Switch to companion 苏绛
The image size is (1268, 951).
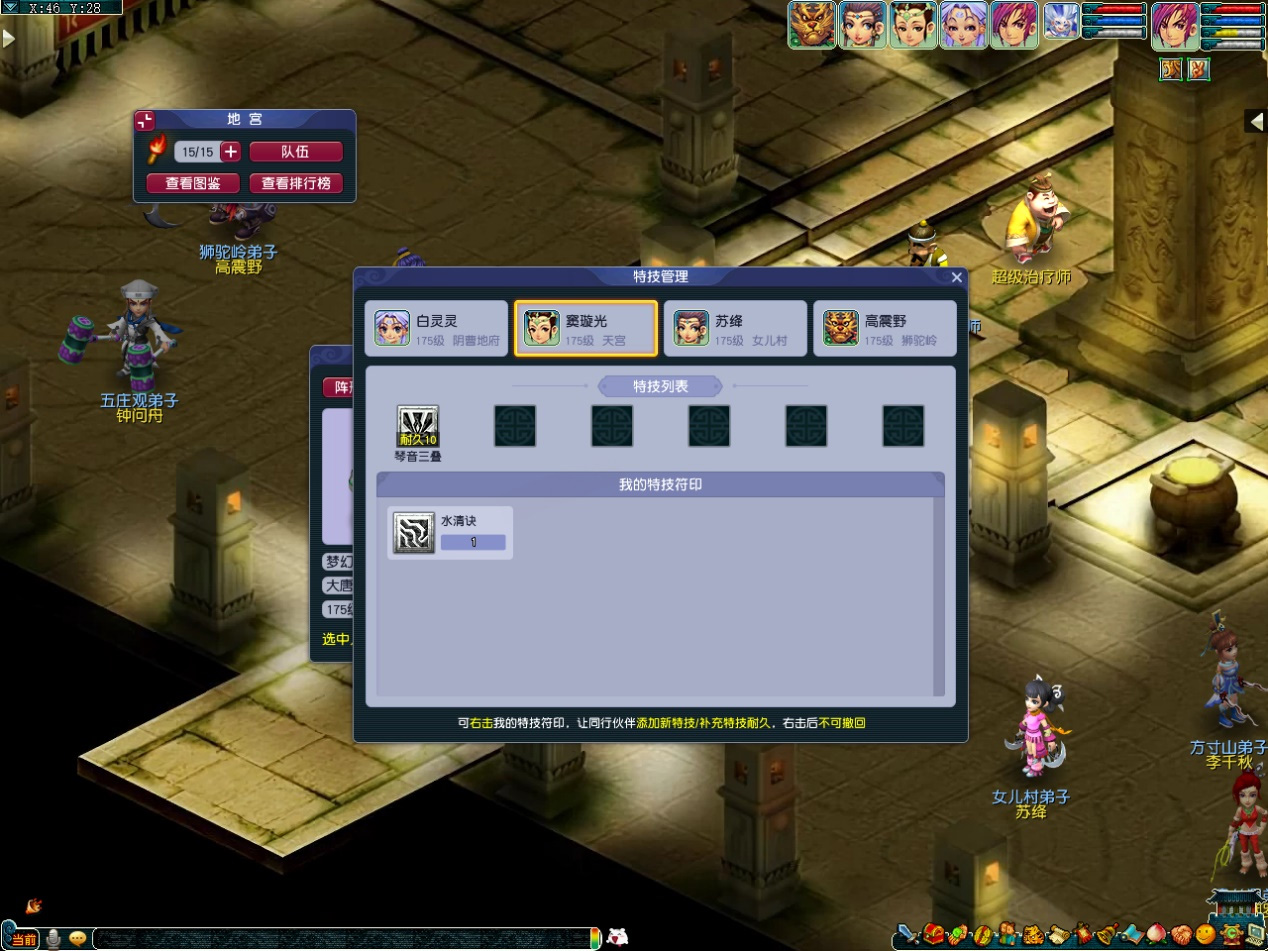pos(735,328)
